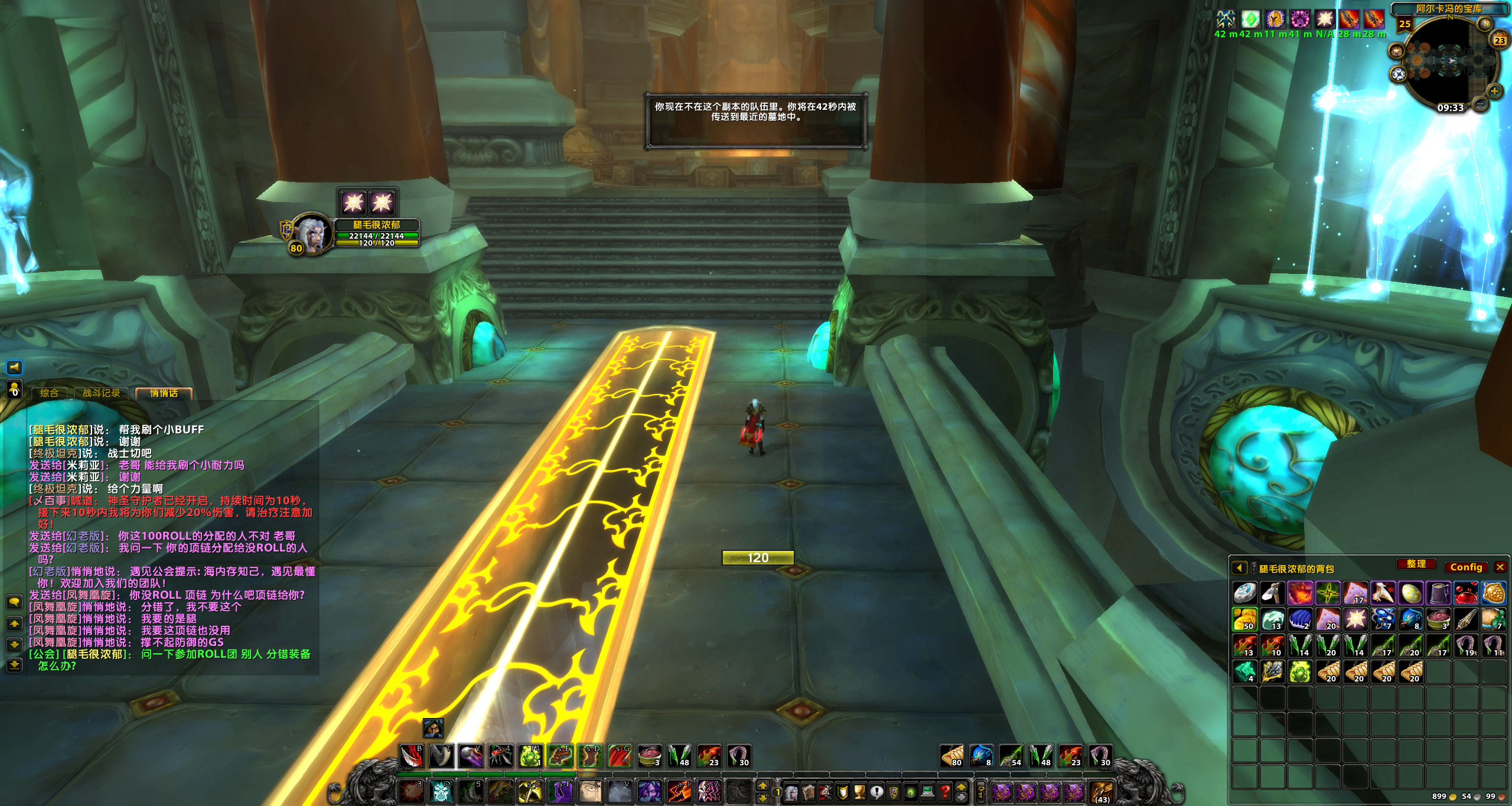Viewport: 1512px width, 806px height.
Task: Switch to the 战斗记录 chat tab
Action: point(102,393)
